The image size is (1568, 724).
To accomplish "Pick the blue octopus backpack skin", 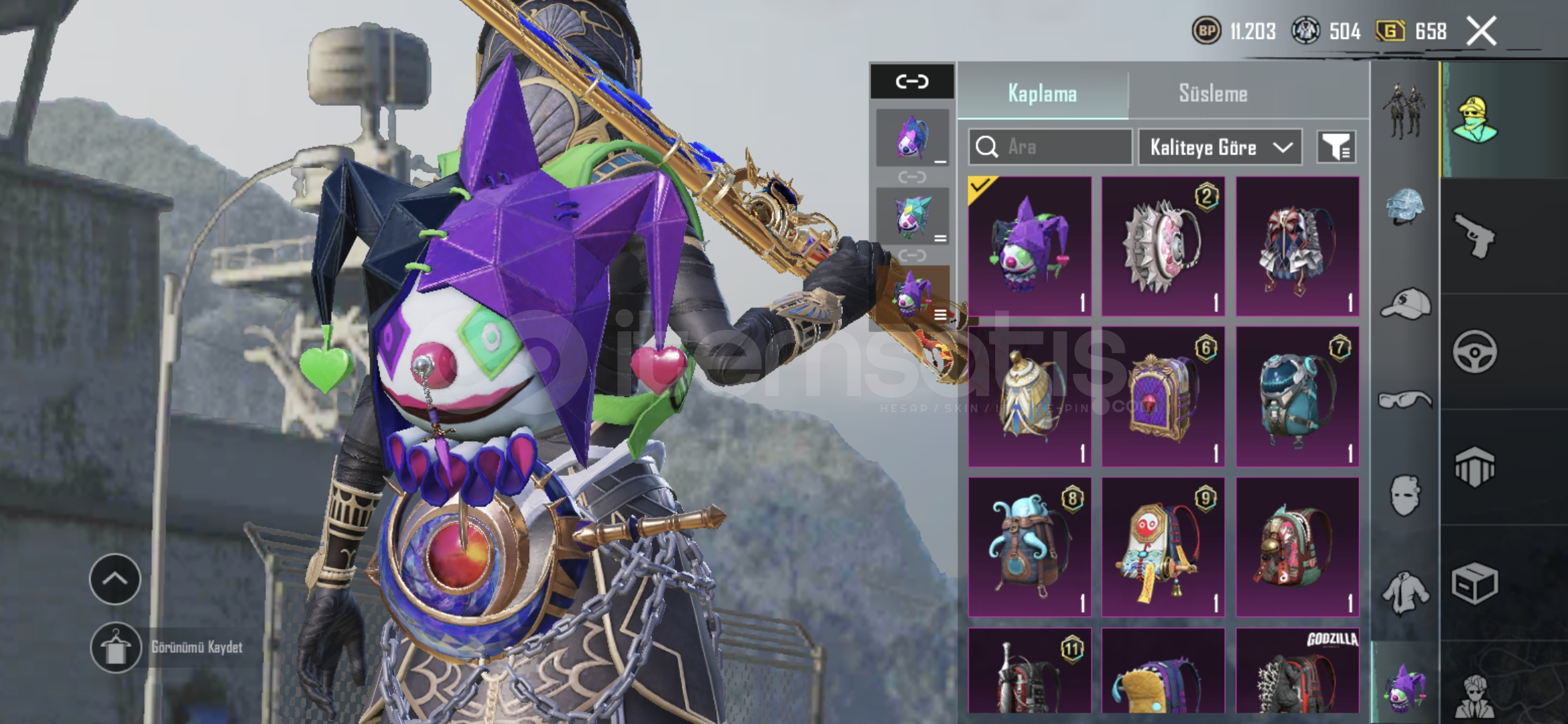I will click(1029, 546).
